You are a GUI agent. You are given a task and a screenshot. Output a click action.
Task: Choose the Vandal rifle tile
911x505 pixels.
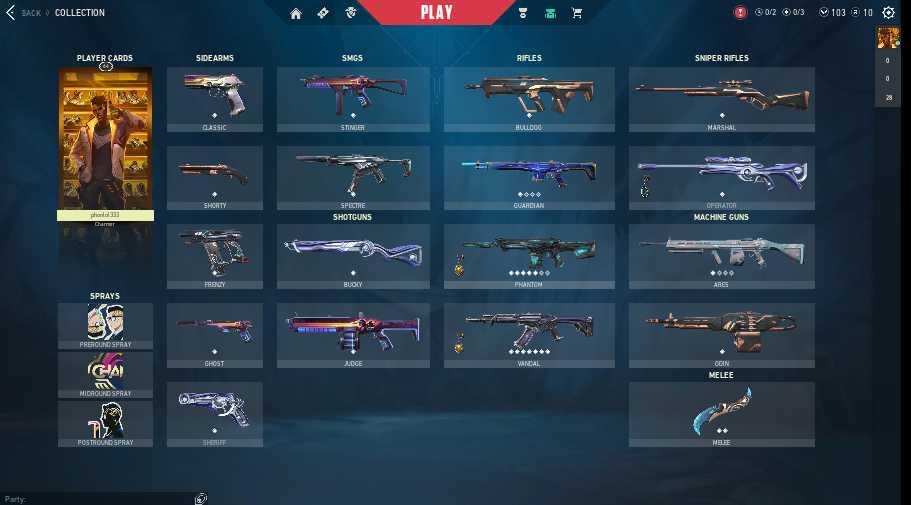click(x=529, y=336)
